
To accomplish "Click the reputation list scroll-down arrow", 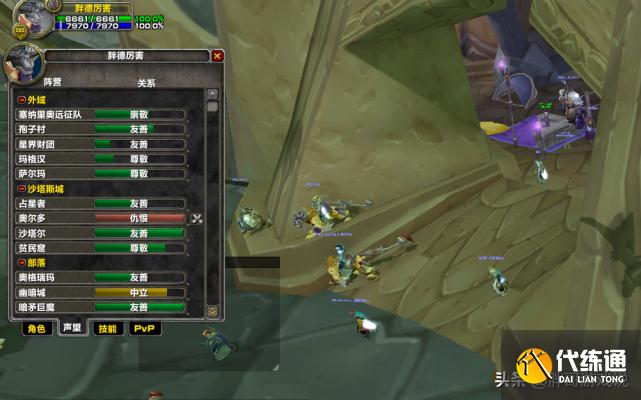I will pos(212,311).
